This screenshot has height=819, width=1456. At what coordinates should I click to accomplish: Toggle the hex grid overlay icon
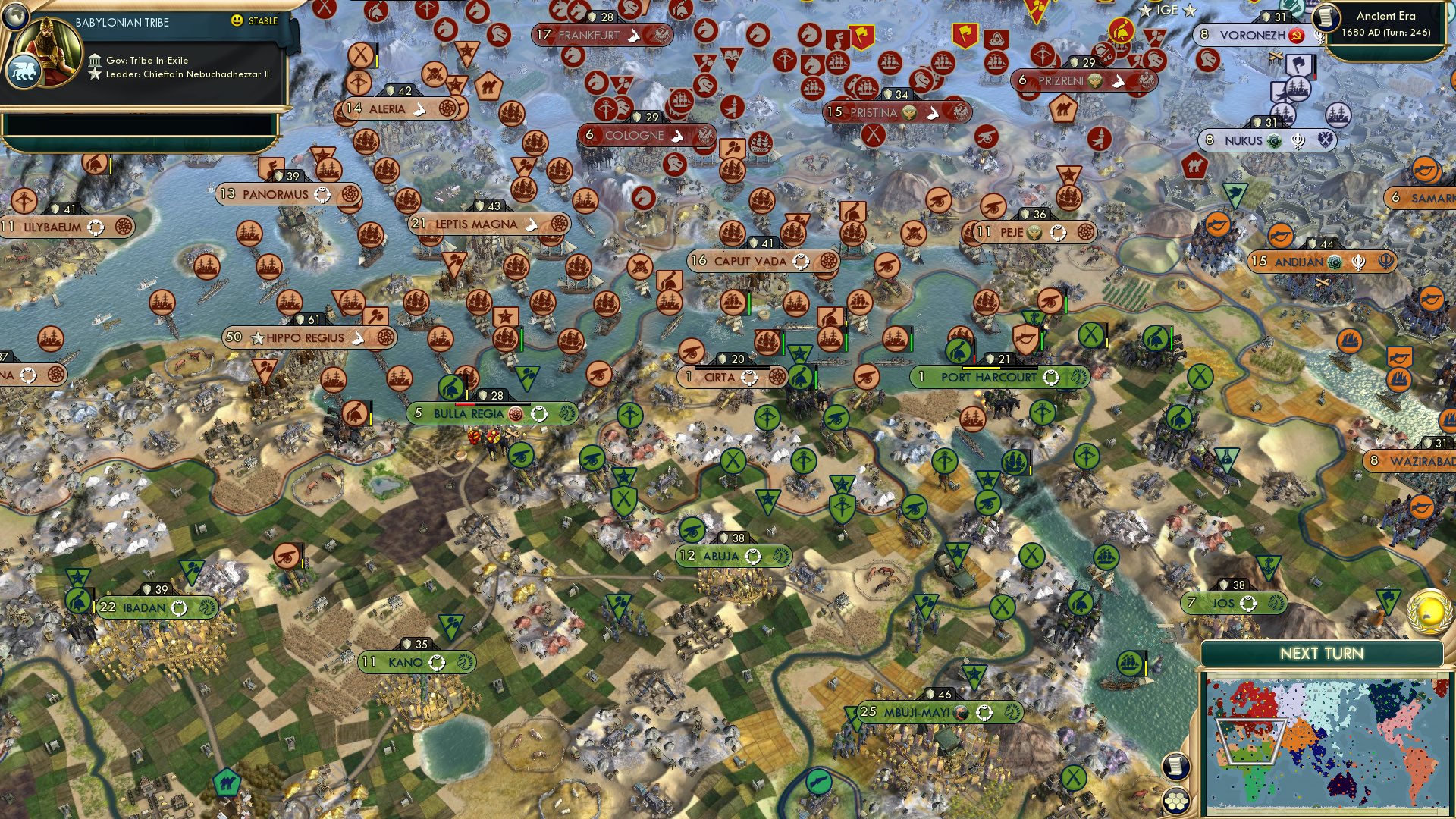tap(1175, 801)
